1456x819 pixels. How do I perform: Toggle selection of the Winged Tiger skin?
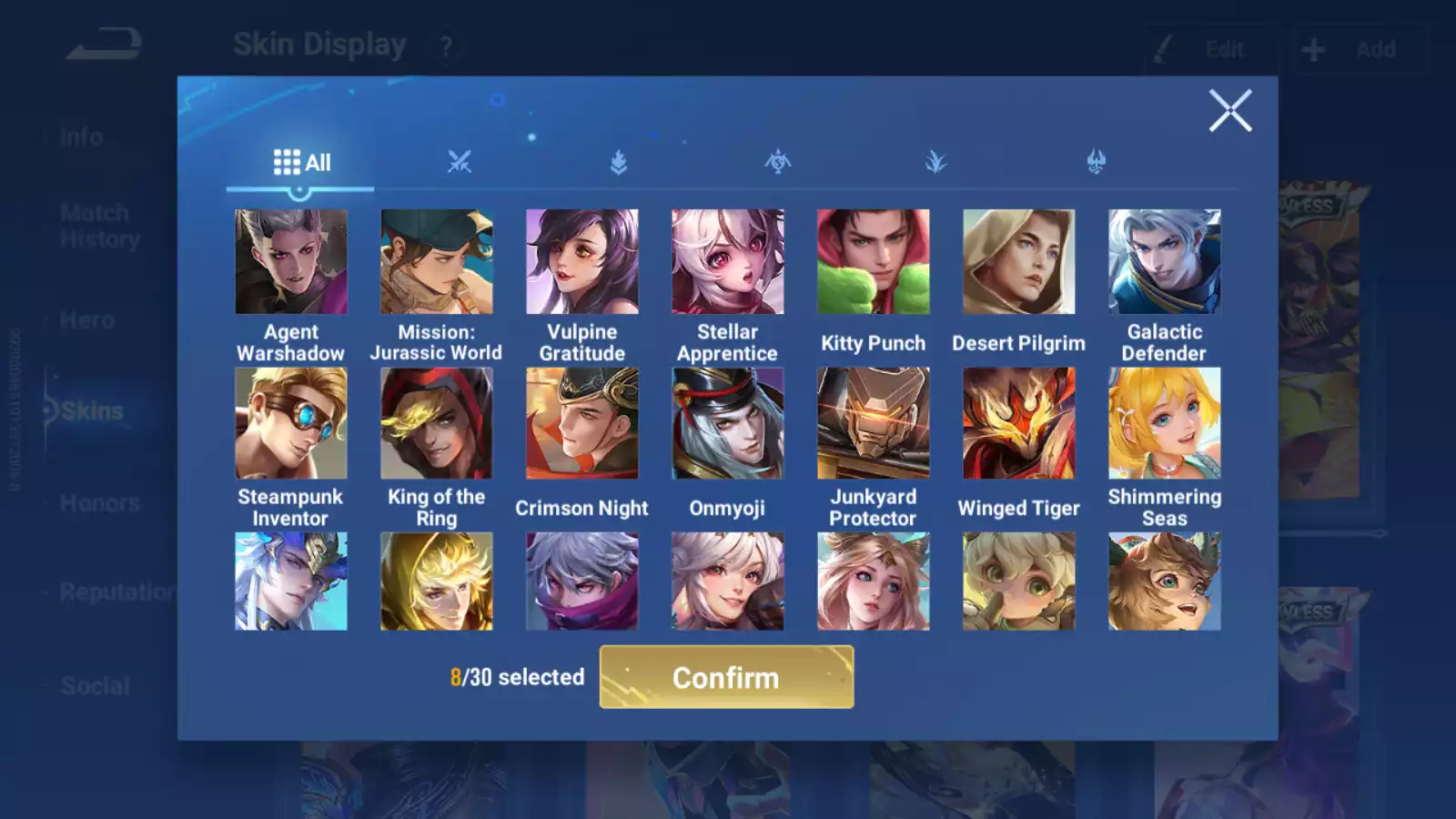point(1018,424)
